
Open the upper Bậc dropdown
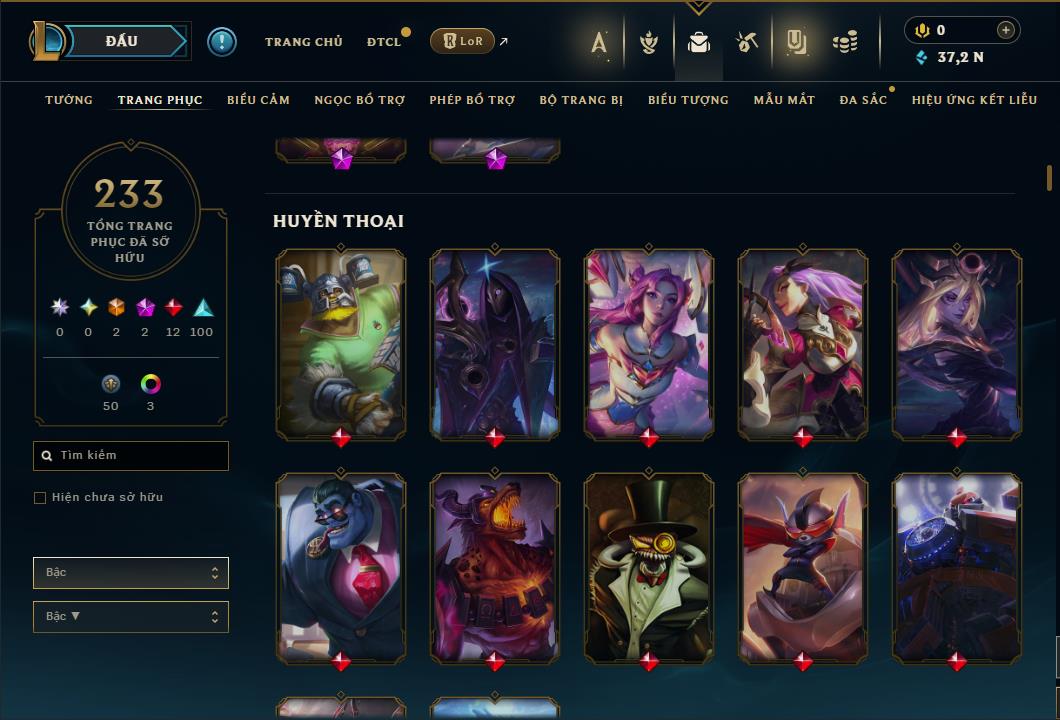[131, 573]
